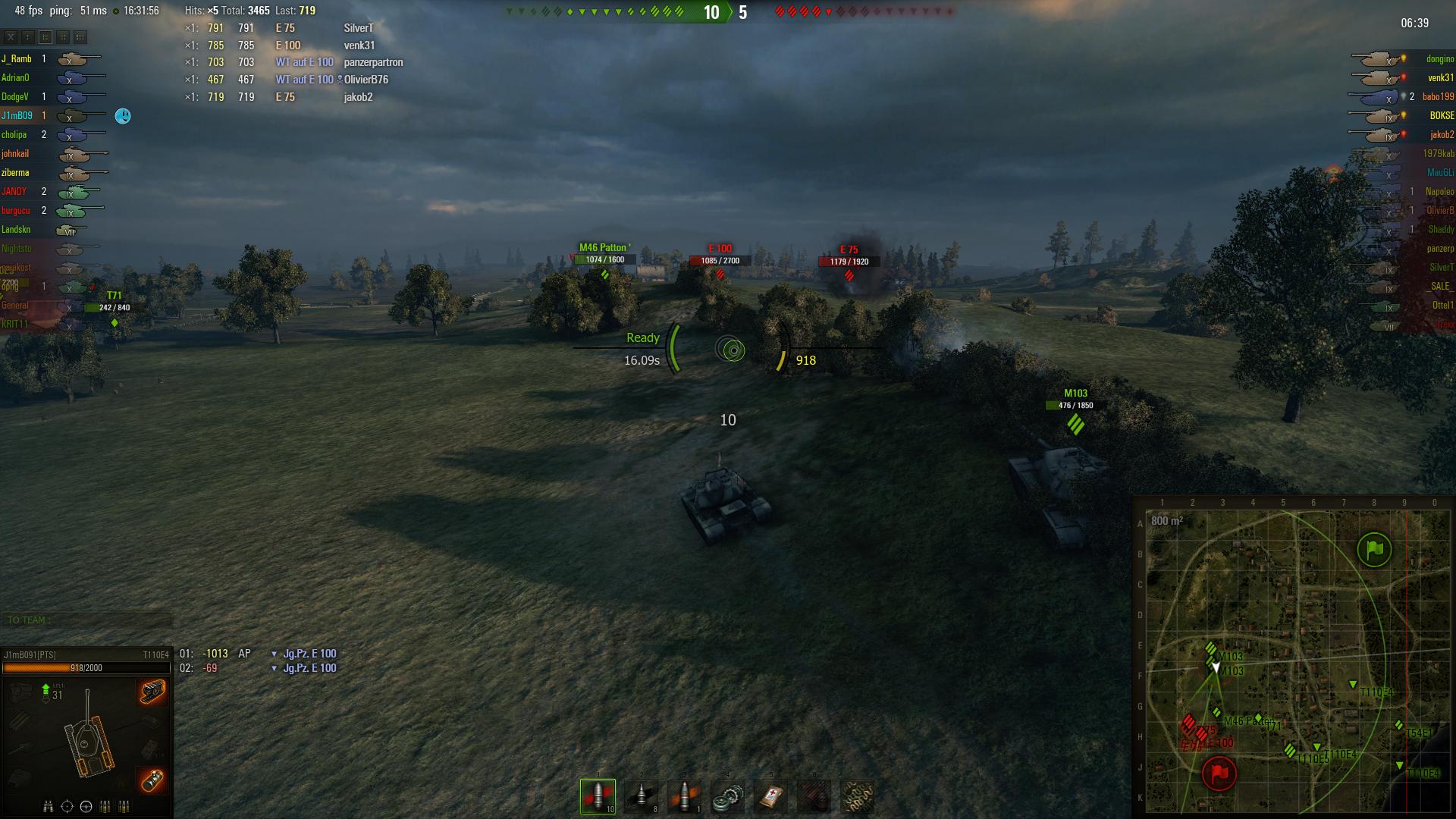Click the fire extinguisher icon in damage panel

coord(152,779)
